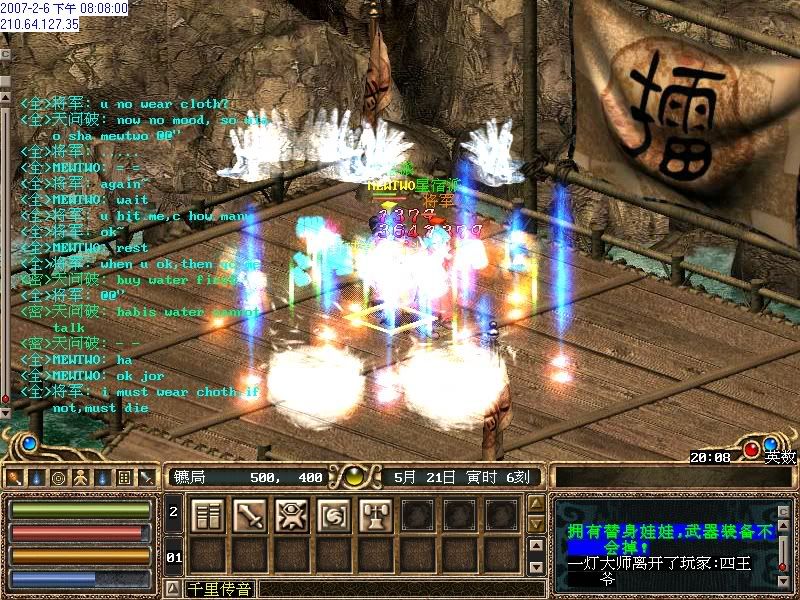The image size is (800, 600).
Task: Click the red orb beside the clock
Action: point(751,449)
